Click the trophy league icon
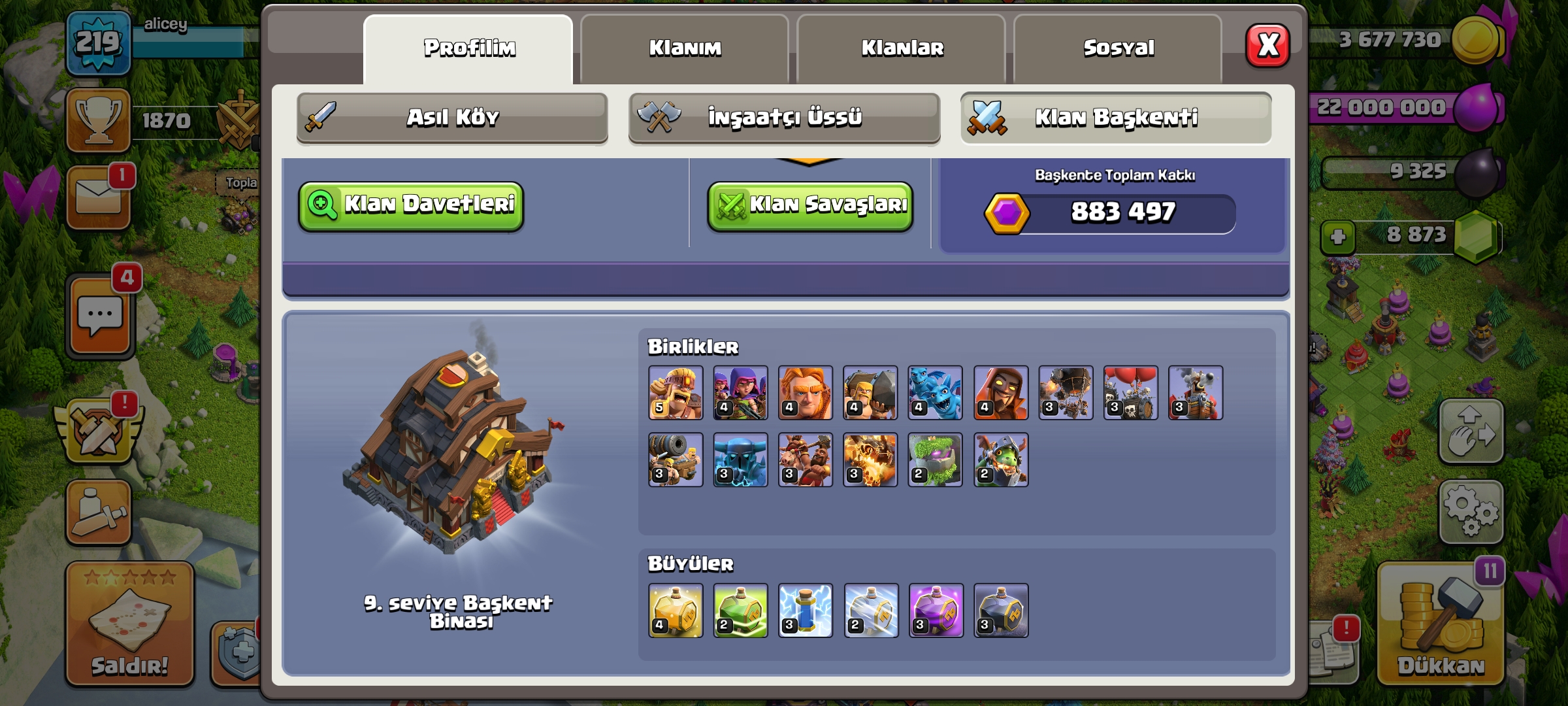This screenshot has width=1568, height=706. pos(99,121)
